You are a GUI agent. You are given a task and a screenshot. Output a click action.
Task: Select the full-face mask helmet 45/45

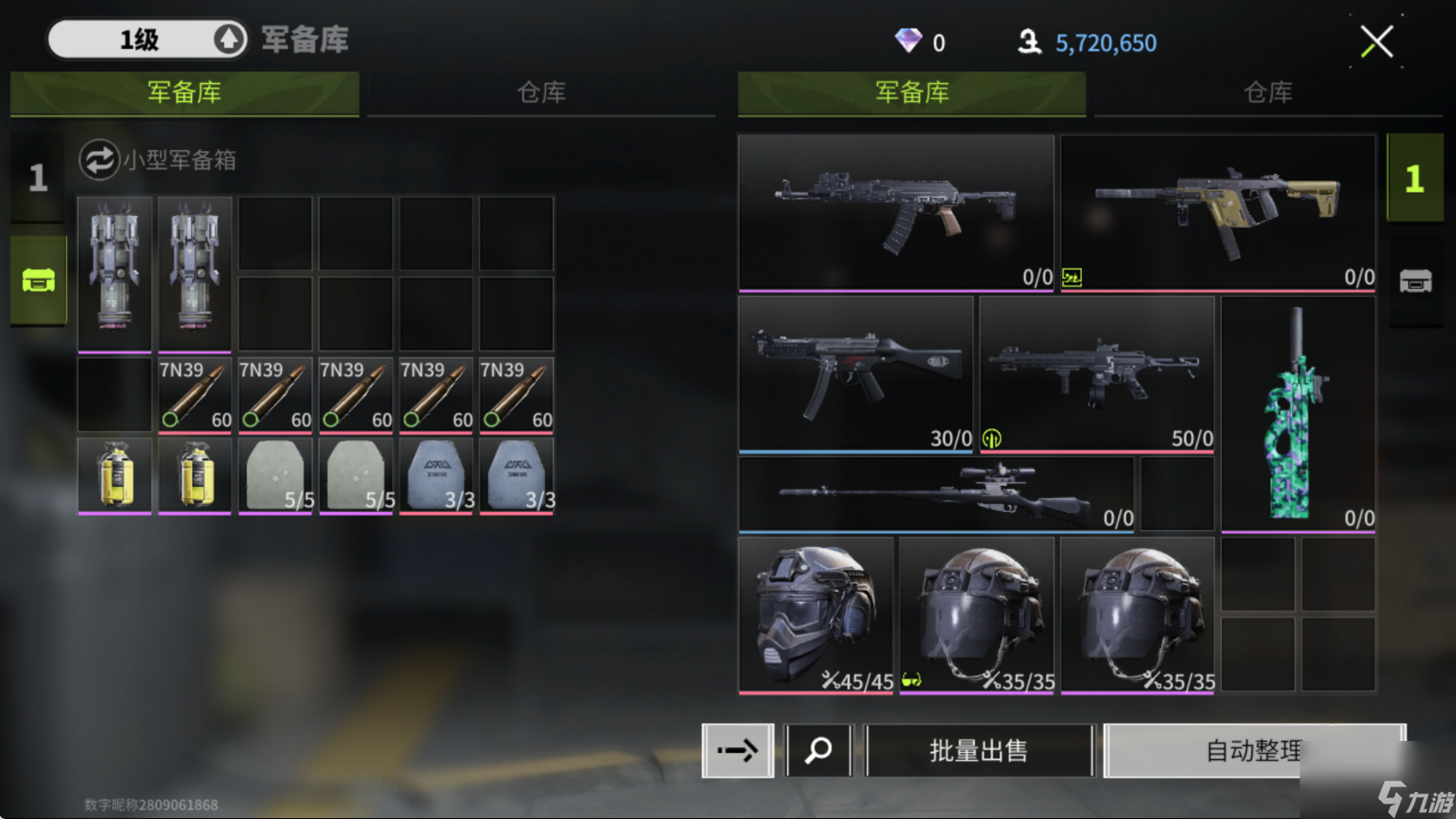pos(816,615)
